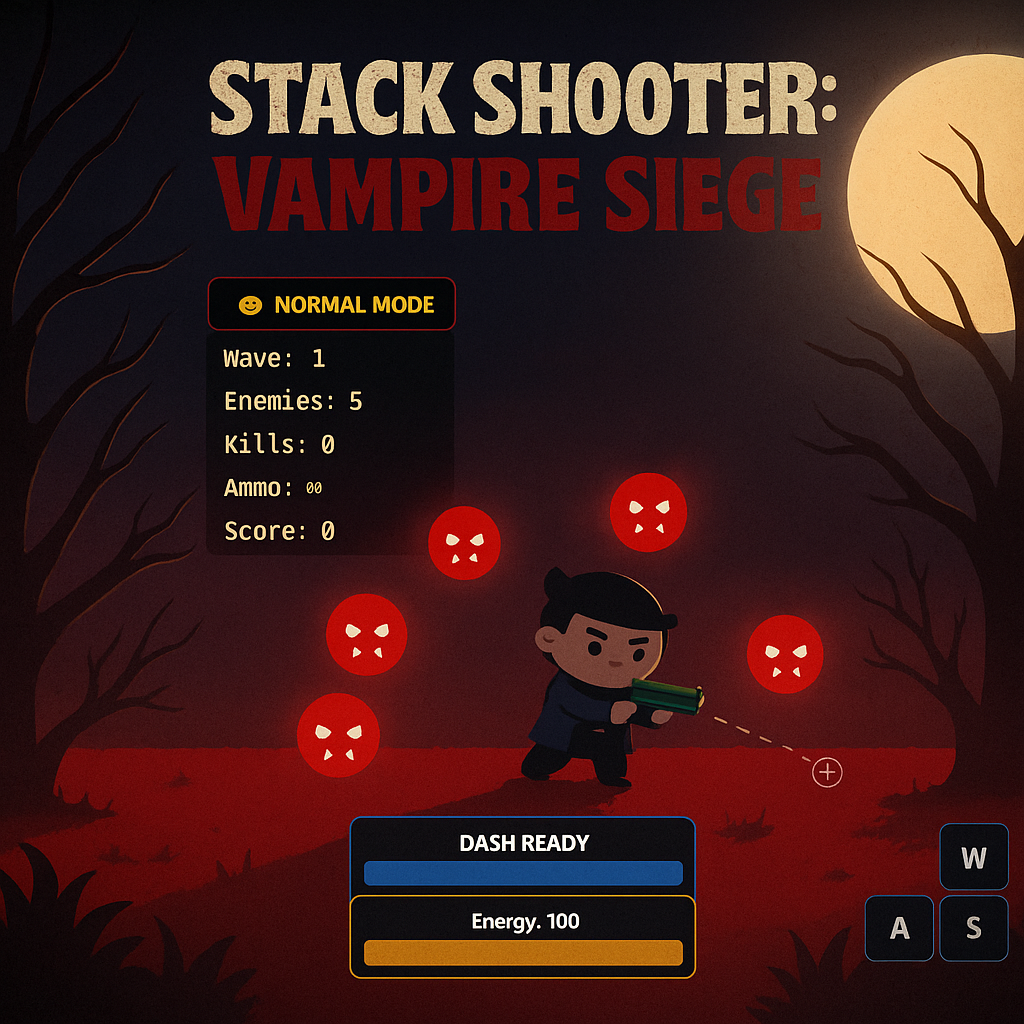Toggle the Normal Mode difficulty button

(x=331, y=304)
